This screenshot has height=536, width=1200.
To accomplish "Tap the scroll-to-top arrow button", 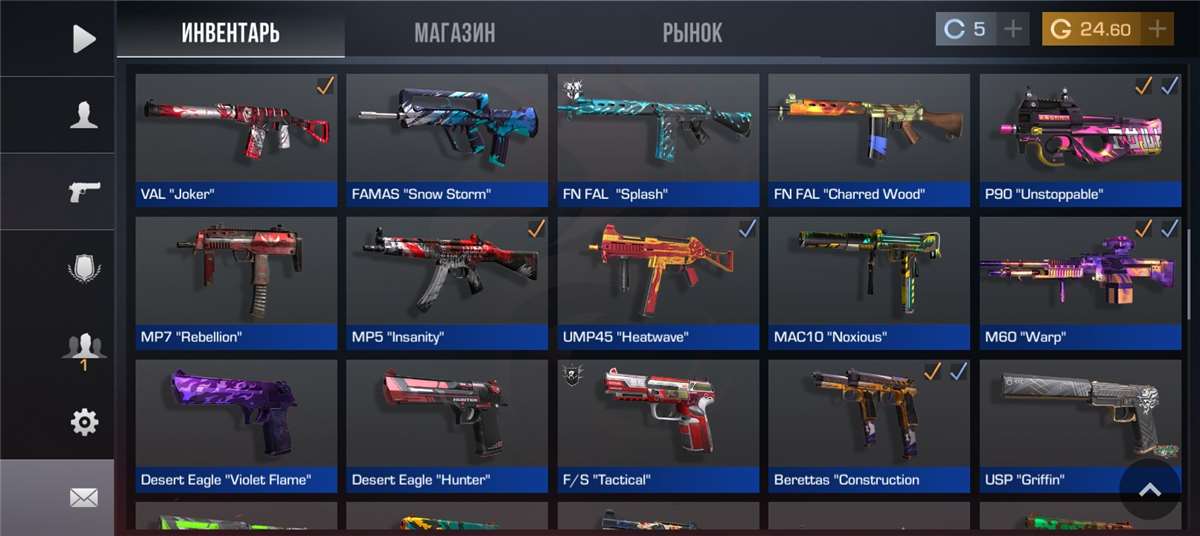I will [x=1150, y=490].
